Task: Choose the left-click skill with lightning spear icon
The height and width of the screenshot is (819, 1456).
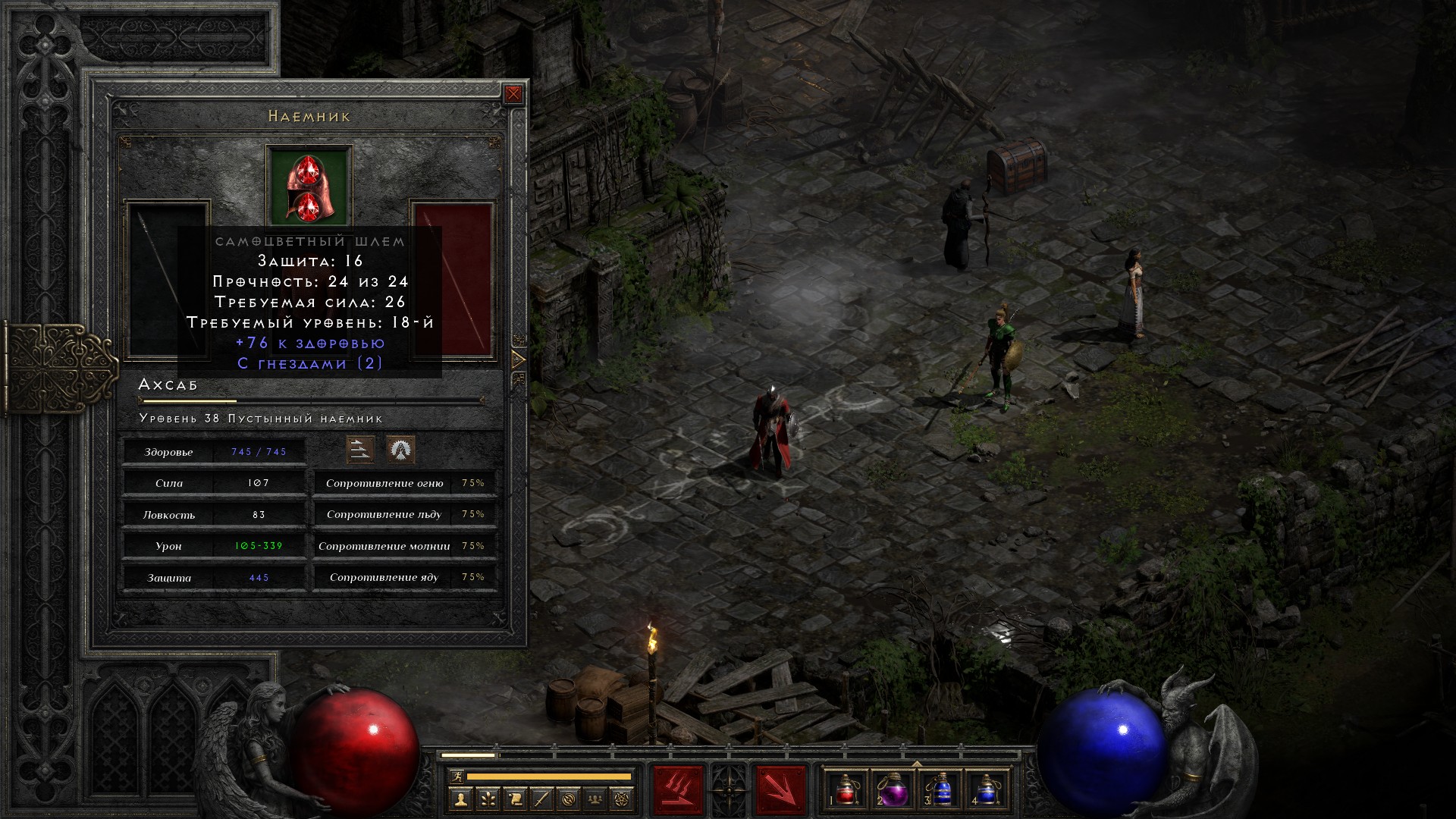Action: point(679,790)
